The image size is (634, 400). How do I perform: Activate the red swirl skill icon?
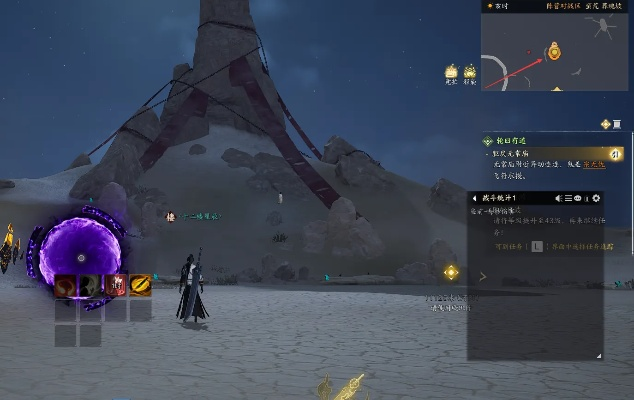click(67, 286)
